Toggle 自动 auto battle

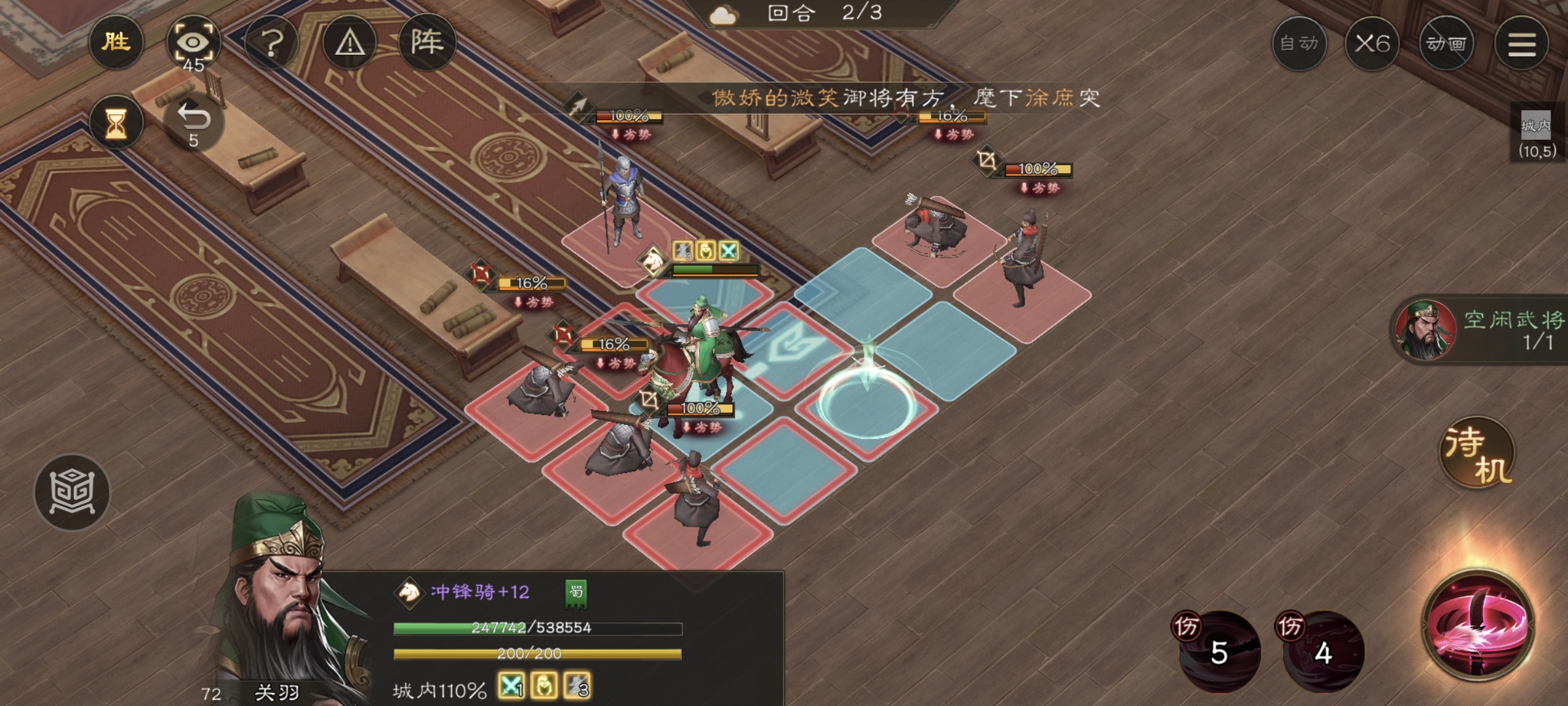click(1299, 44)
